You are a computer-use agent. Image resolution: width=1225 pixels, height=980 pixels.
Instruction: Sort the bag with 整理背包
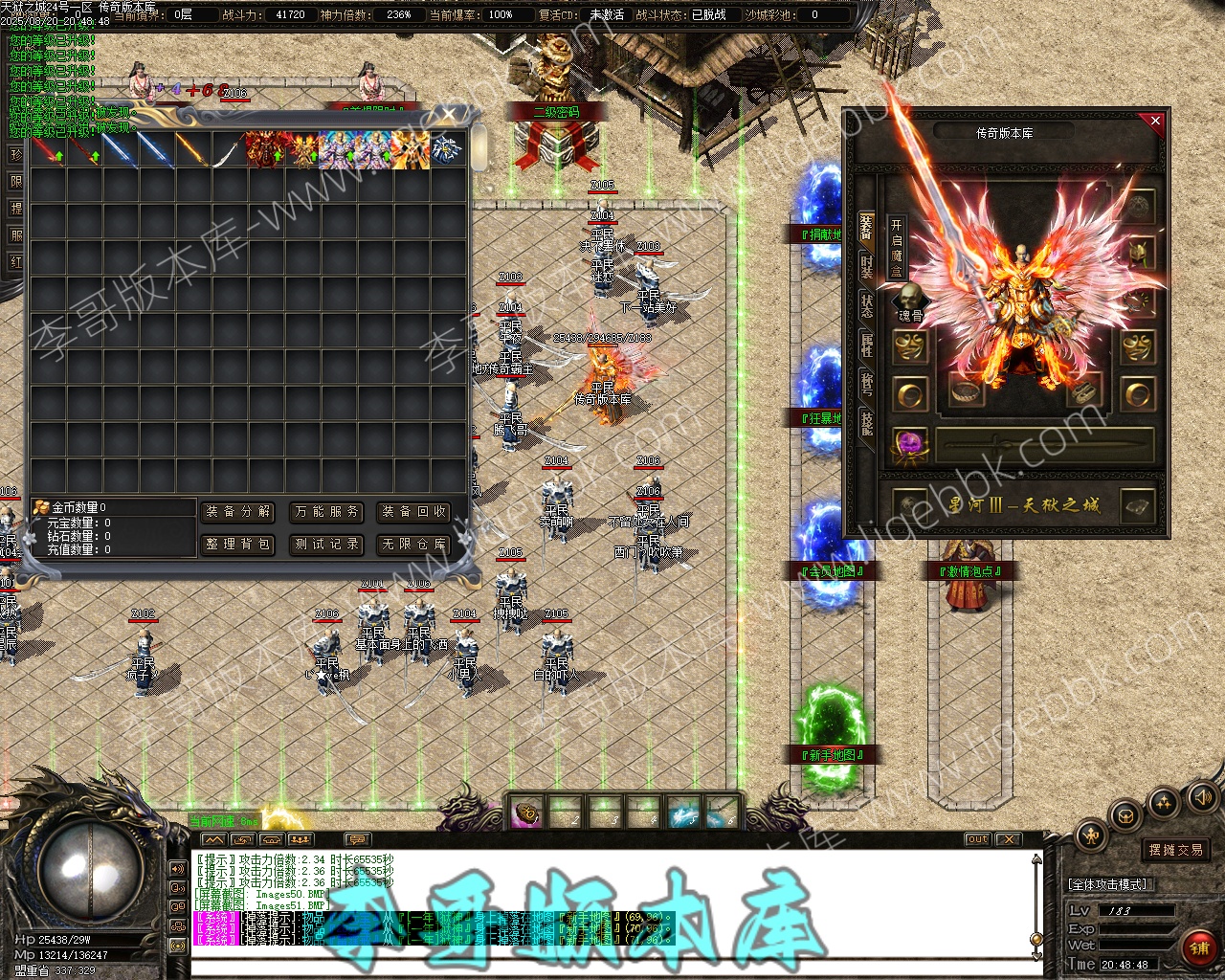238,545
